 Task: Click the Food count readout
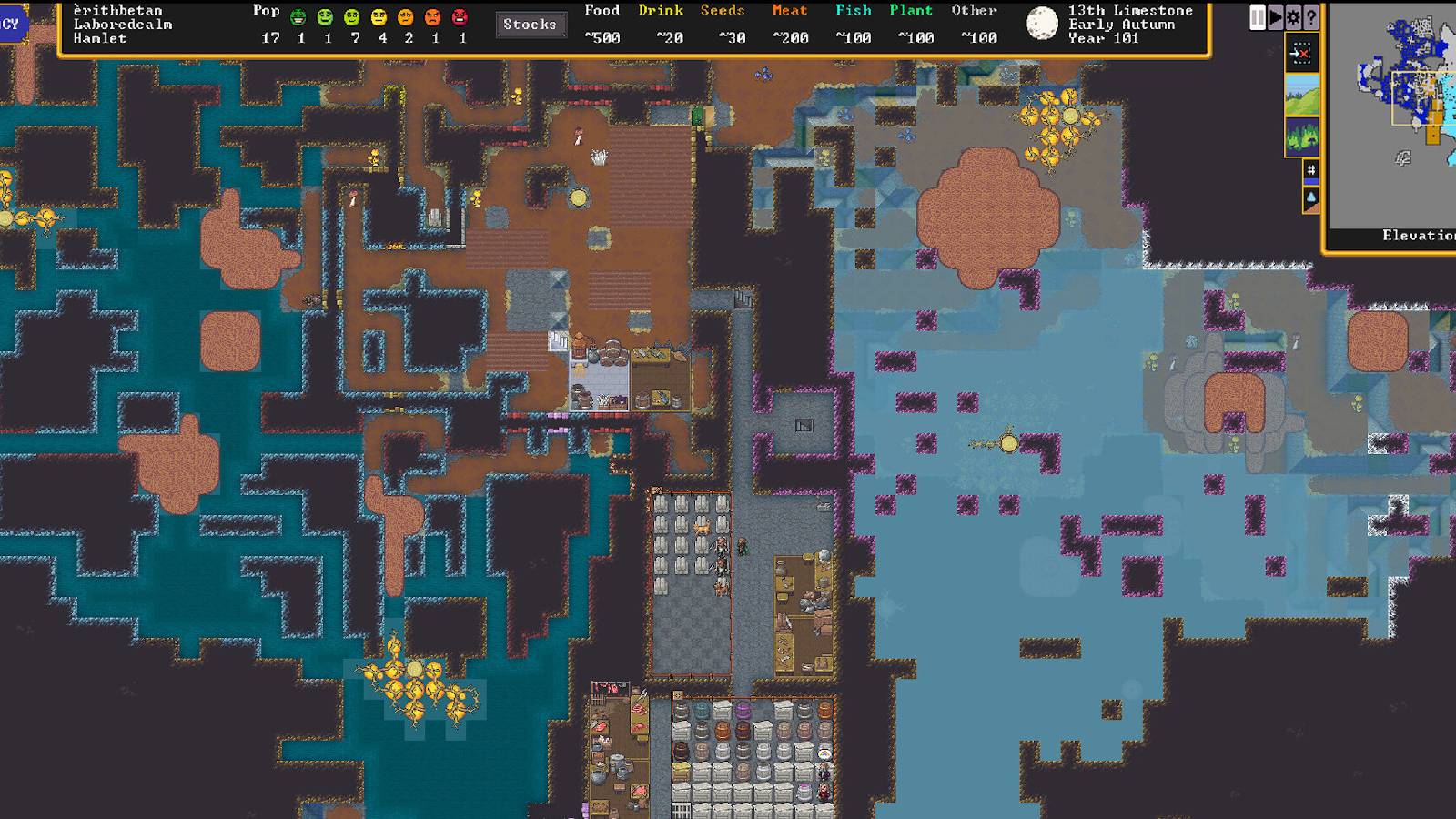(x=601, y=37)
